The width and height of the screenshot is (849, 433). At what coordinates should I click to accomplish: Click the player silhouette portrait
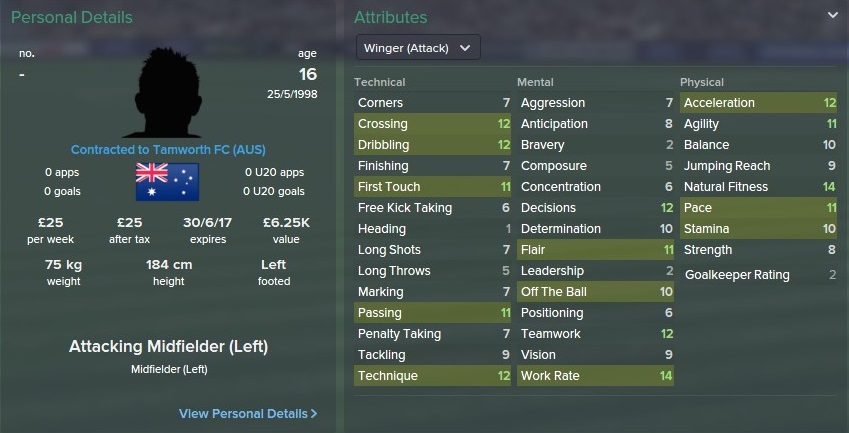167,91
